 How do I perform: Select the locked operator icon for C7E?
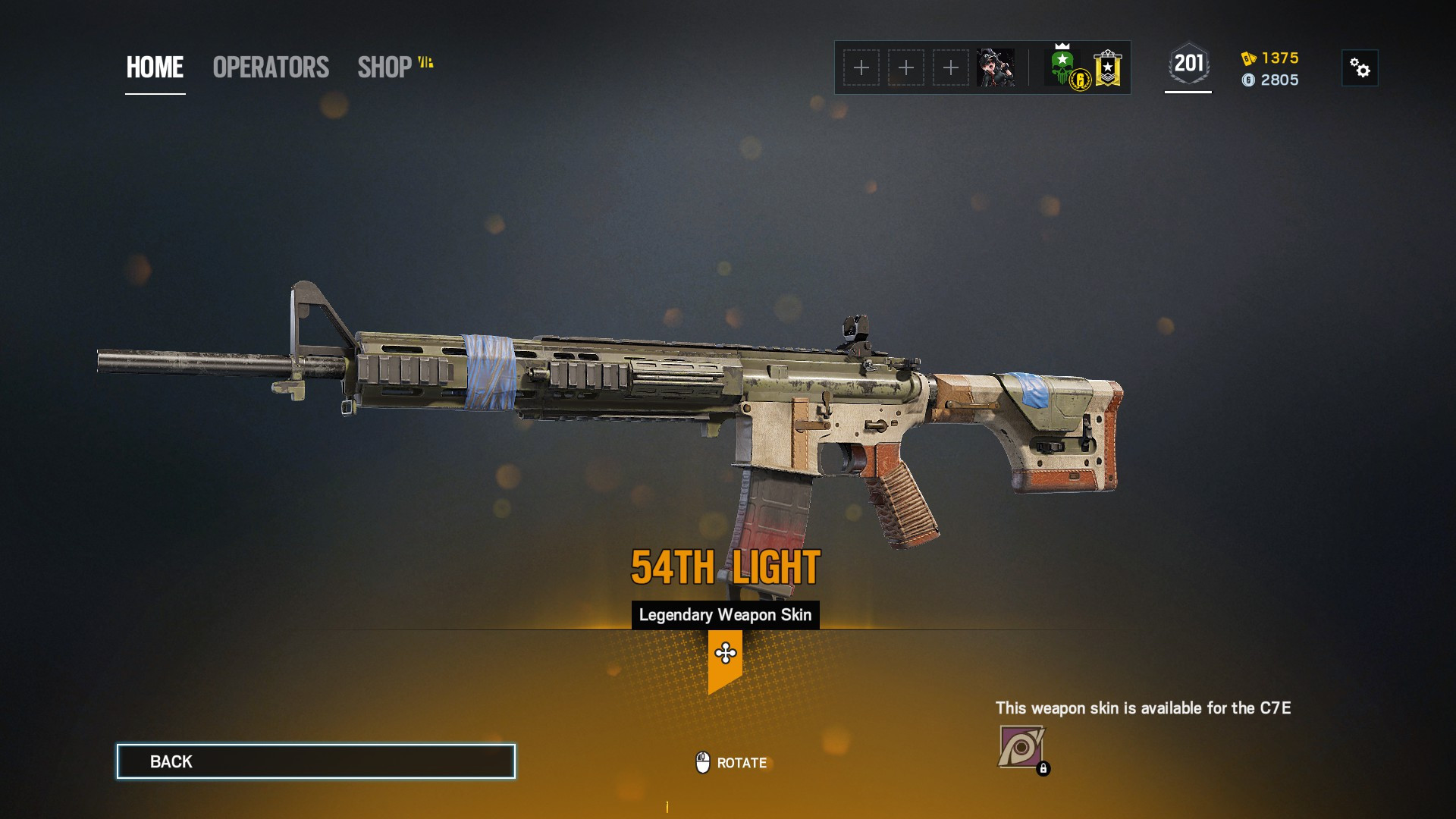[1021, 748]
